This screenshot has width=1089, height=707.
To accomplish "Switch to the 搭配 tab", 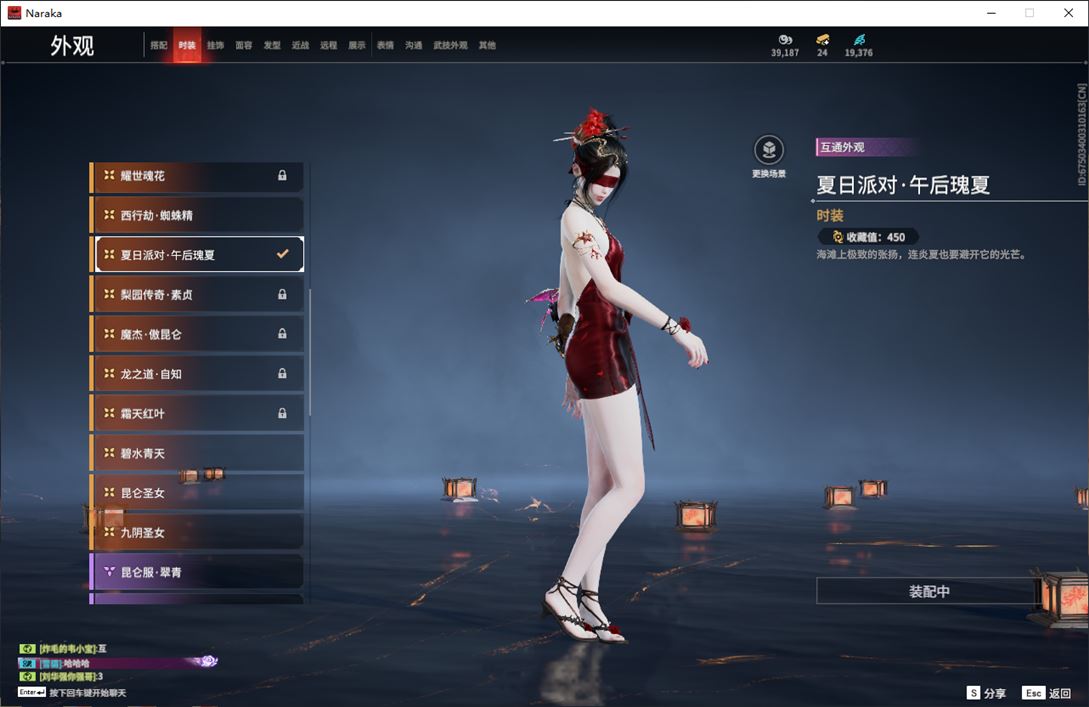I will [x=158, y=46].
